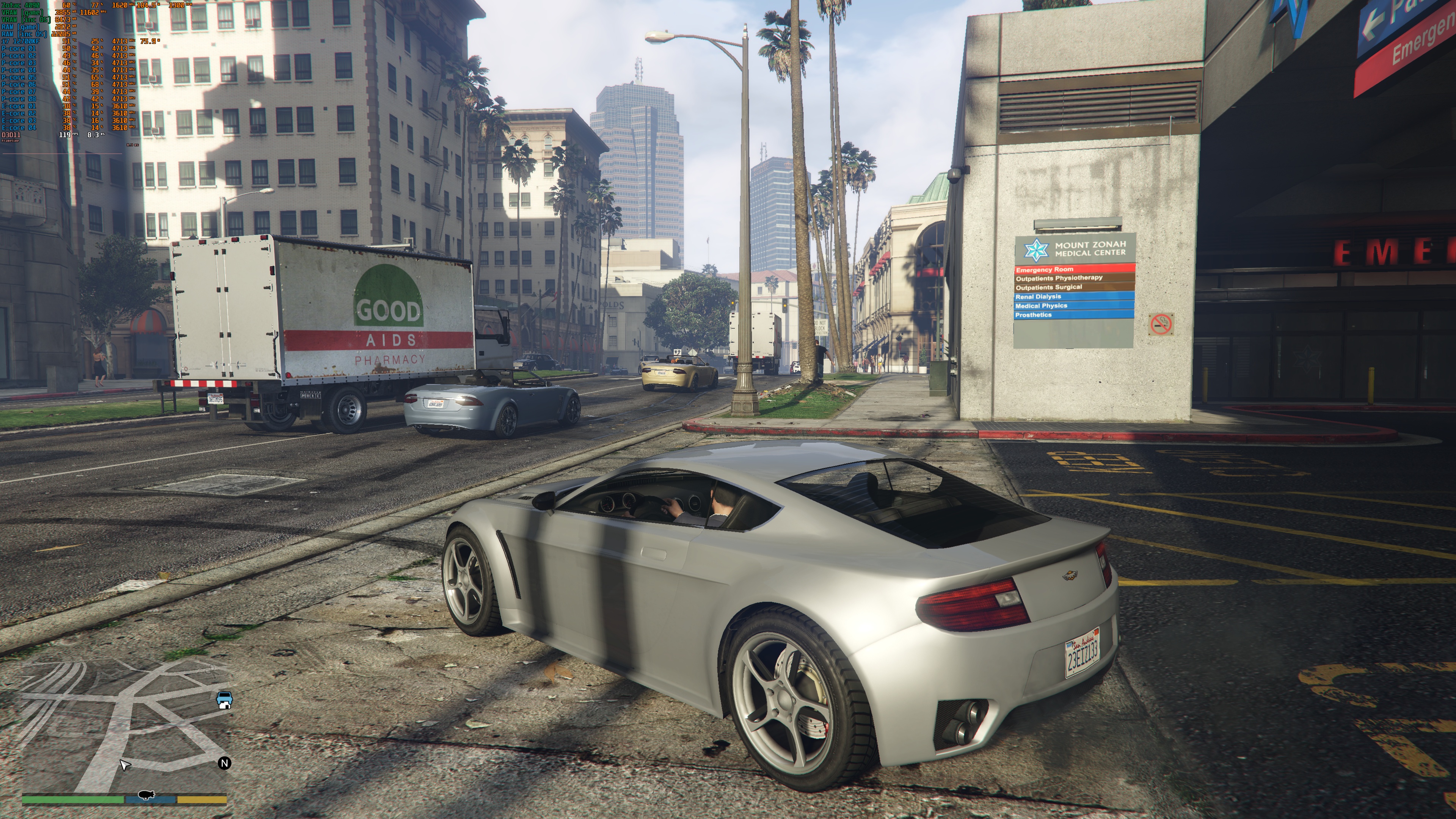This screenshot has width=1456, height=819.
Task: Click the player arrow on the minimap
Action: (124, 765)
